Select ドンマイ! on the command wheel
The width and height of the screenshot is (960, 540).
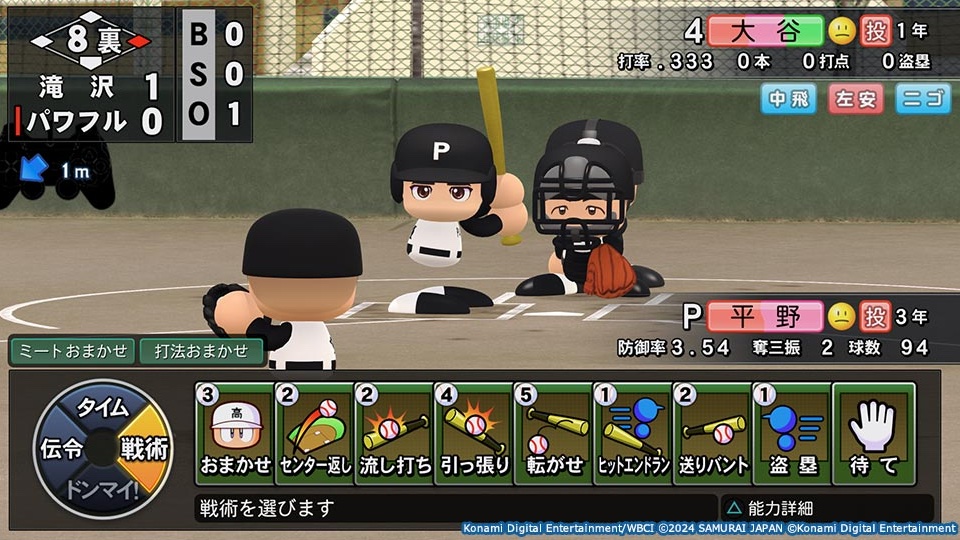click(x=102, y=490)
